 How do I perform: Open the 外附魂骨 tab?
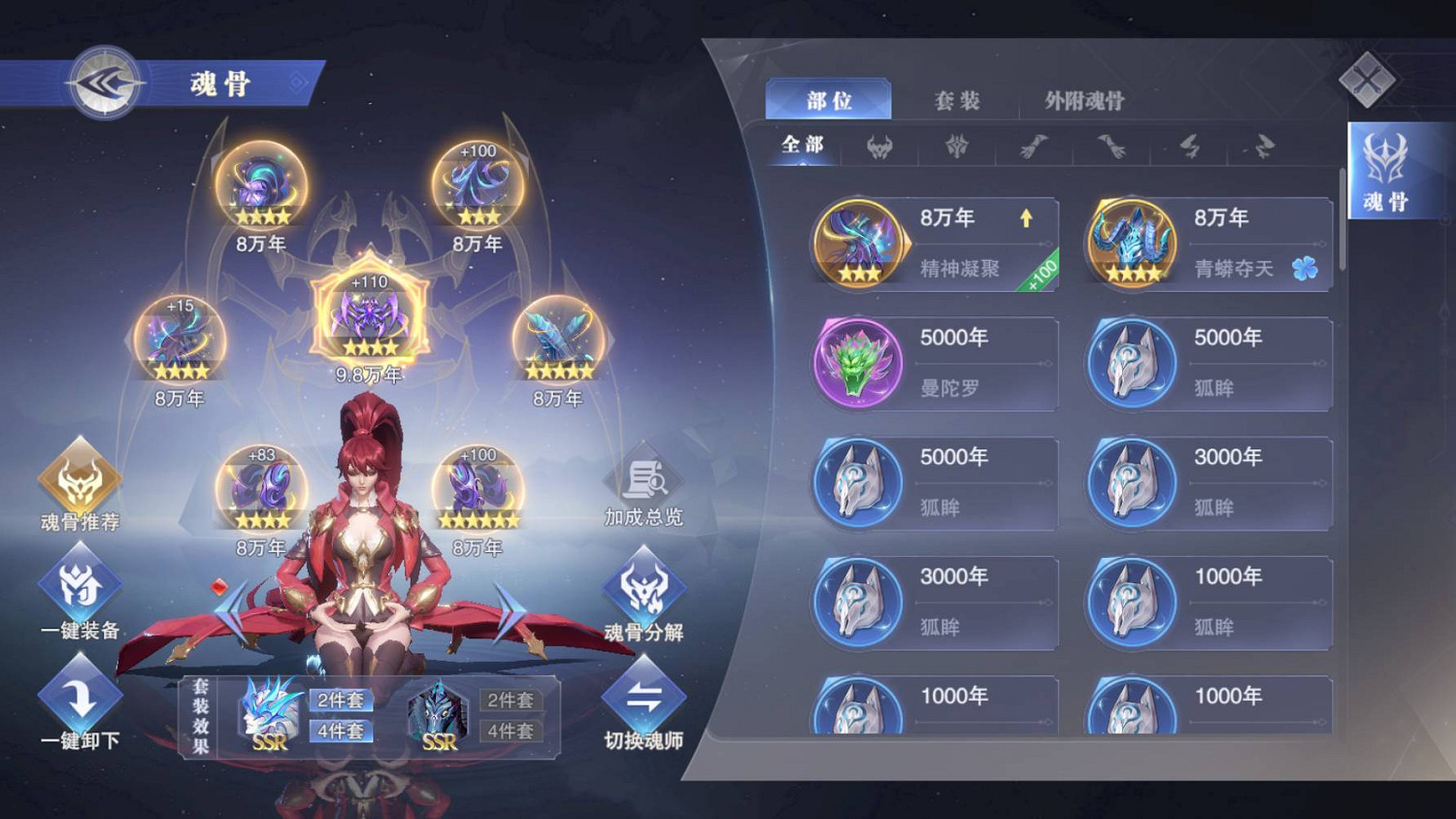[1082, 100]
